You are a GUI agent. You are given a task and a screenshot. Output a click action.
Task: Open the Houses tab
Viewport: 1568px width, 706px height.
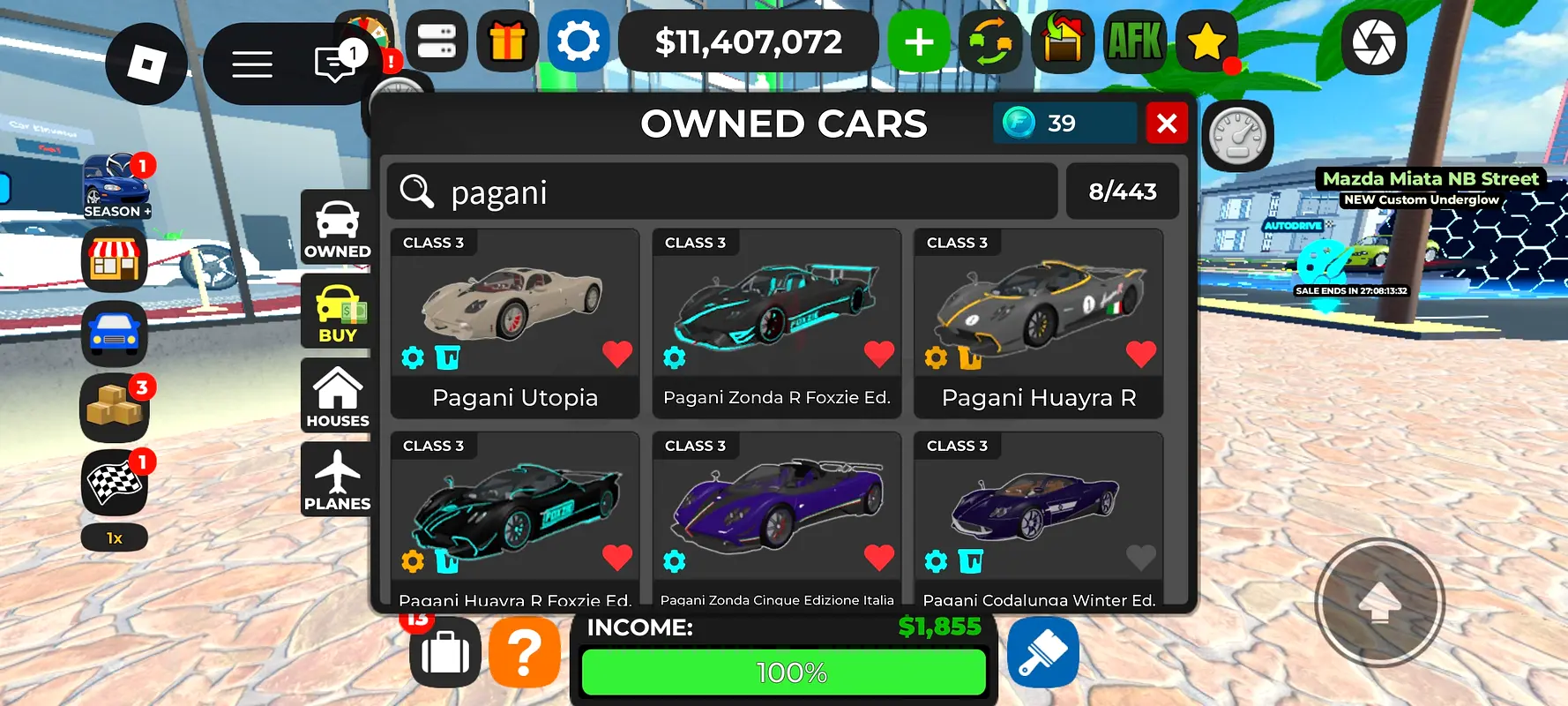[337, 395]
